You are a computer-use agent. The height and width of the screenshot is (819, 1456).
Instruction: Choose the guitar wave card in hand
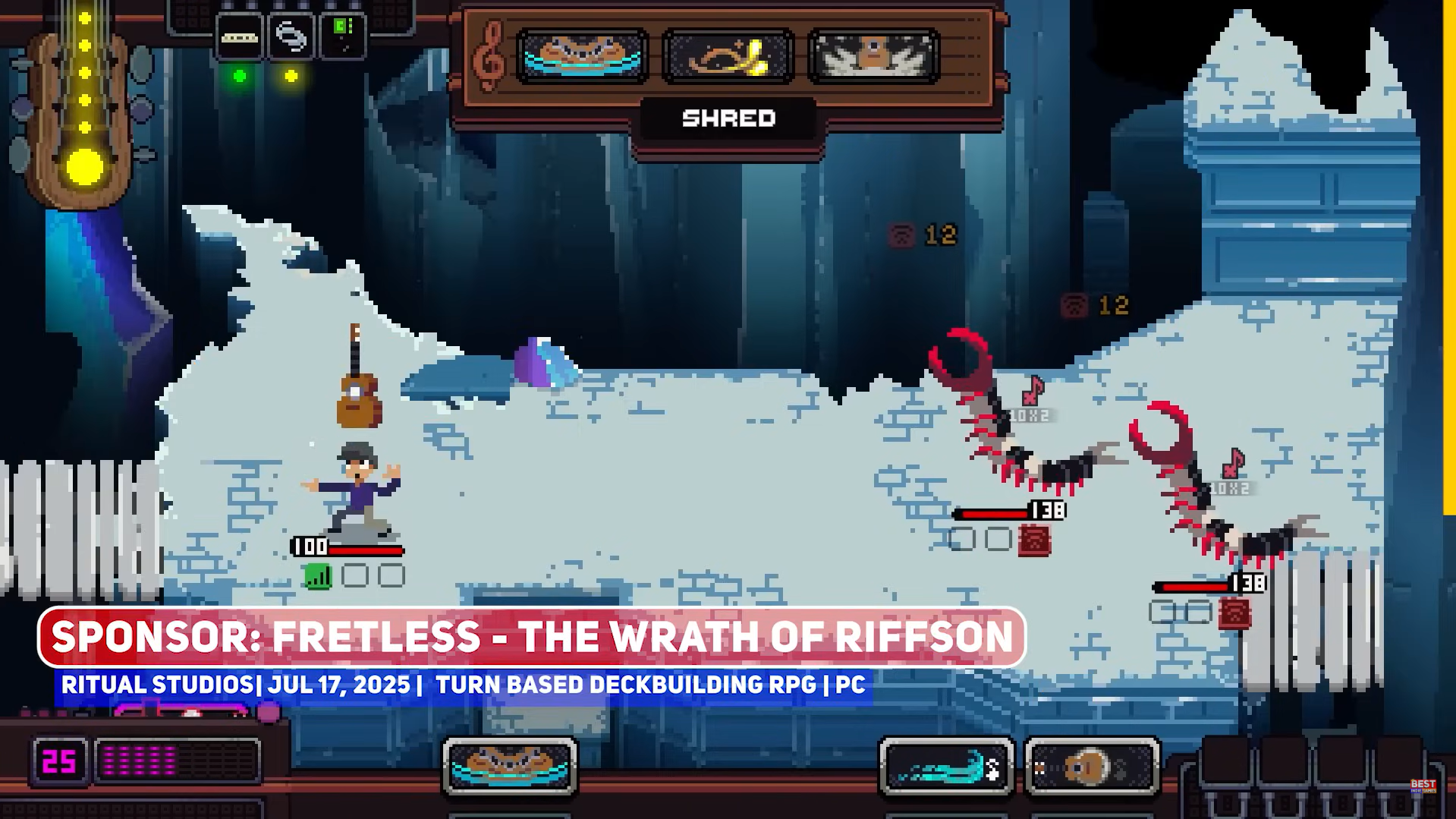[510, 766]
